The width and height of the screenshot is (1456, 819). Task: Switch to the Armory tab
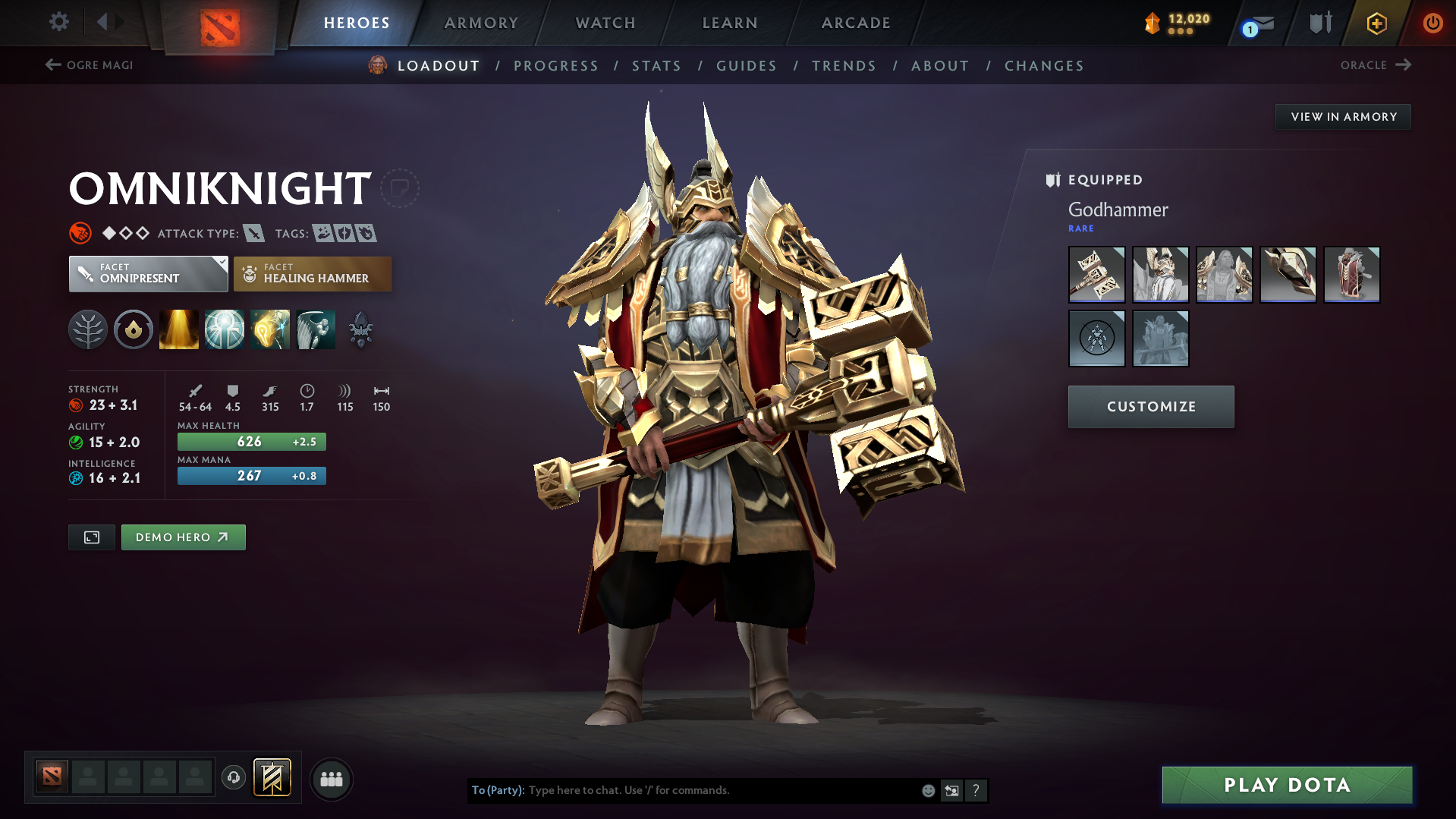coord(481,23)
